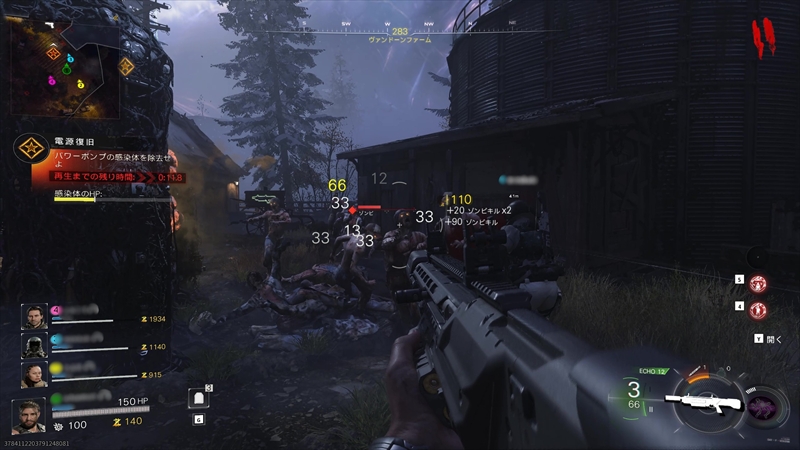Activate the upper red scorestreak icon
The width and height of the screenshot is (800, 450).
tap(757, 283)
